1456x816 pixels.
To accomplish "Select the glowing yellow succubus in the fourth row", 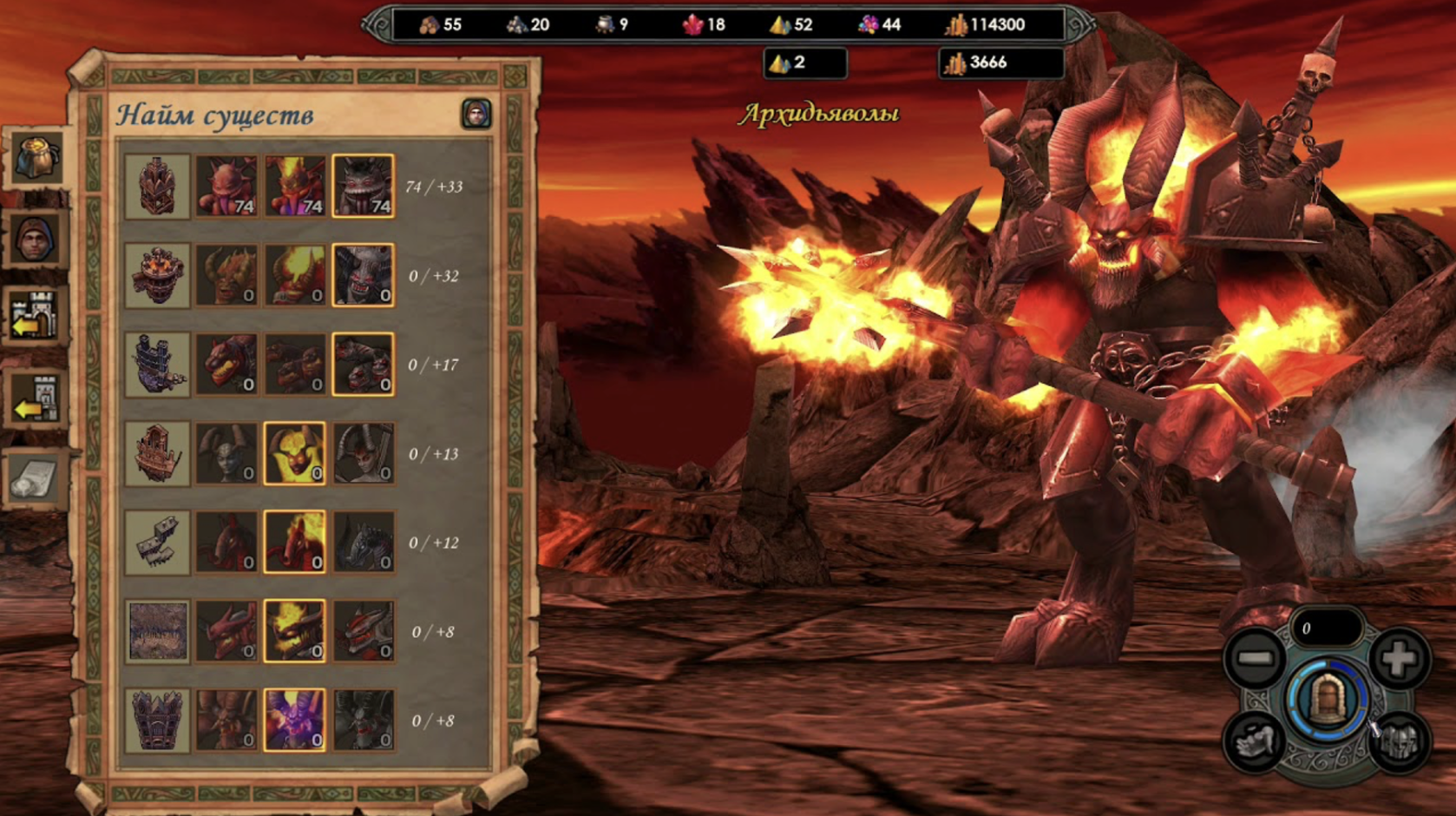I will click(295, 453).
